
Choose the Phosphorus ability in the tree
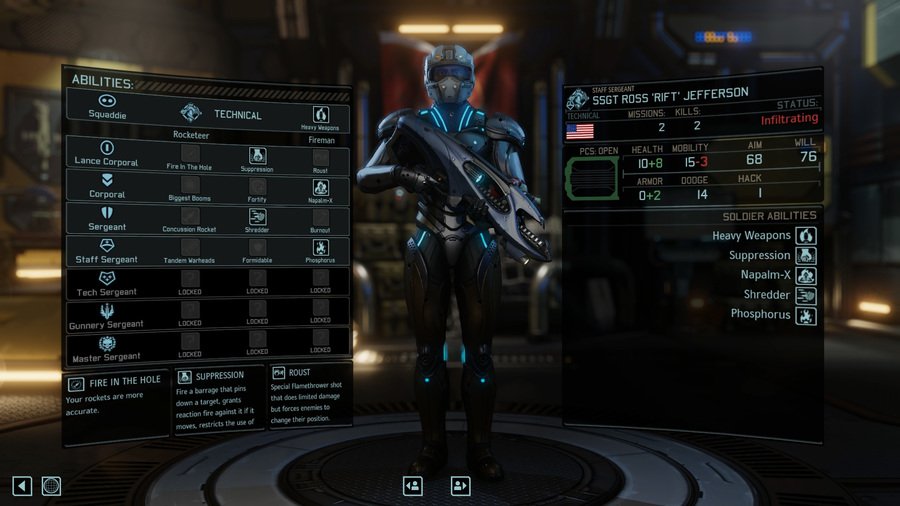[x=321, y=248]
